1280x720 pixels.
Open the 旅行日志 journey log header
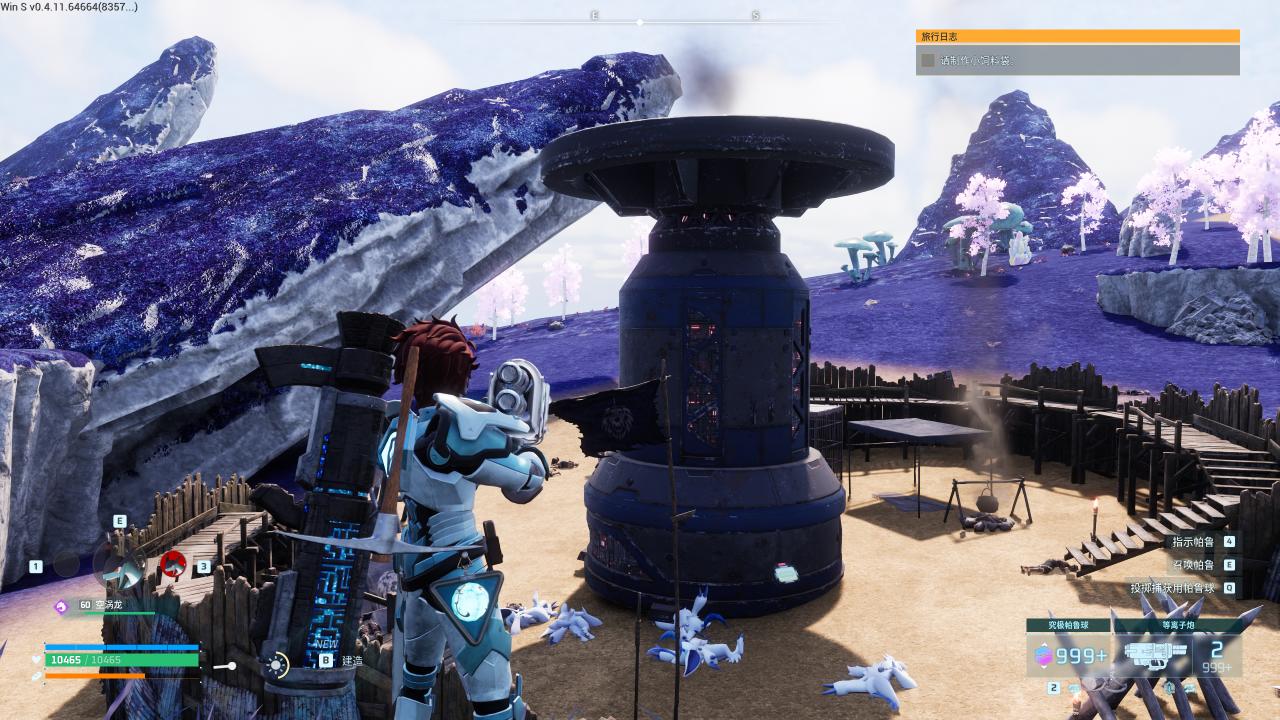1077,36
